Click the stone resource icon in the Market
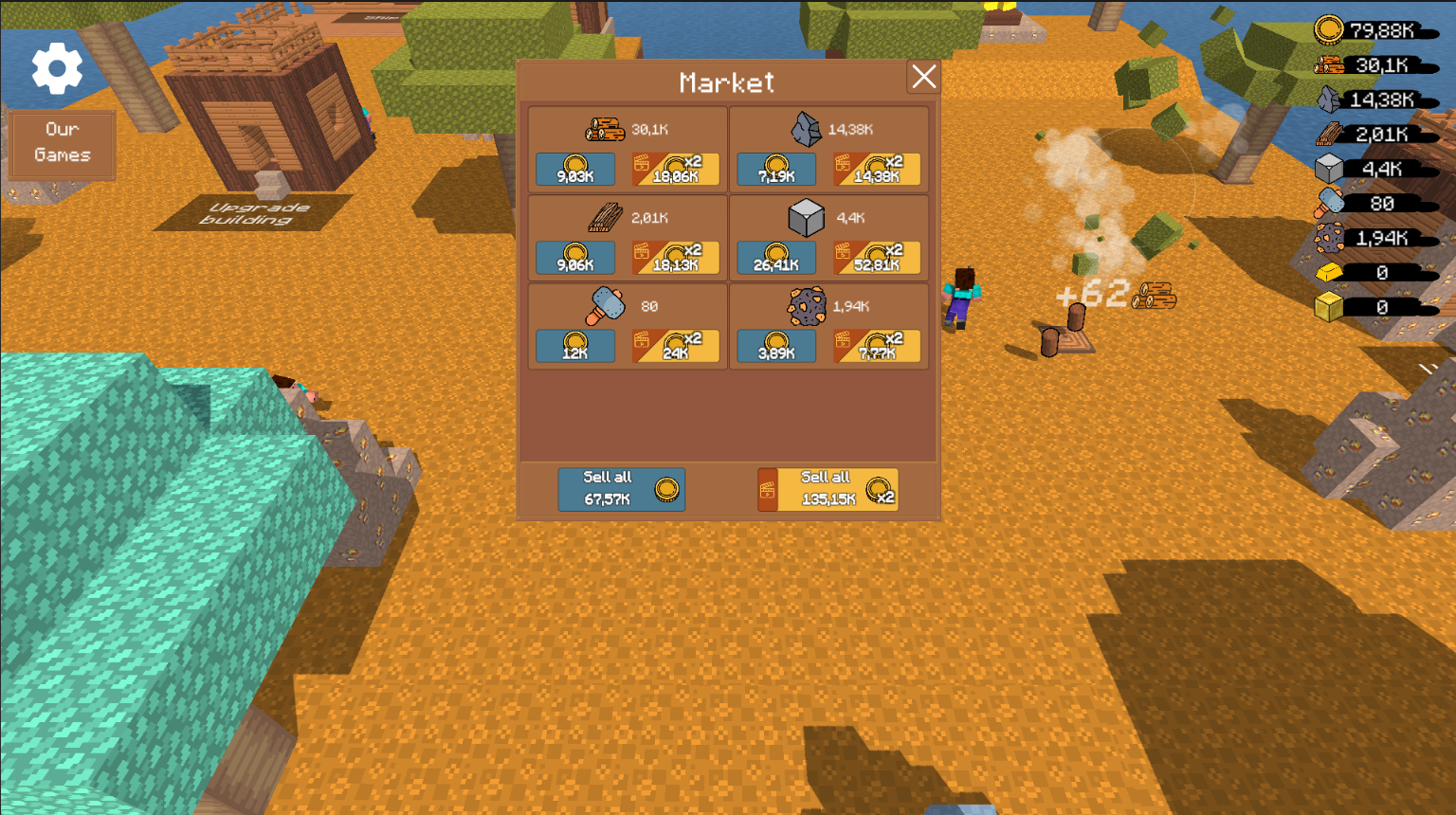 coord(807,129)
